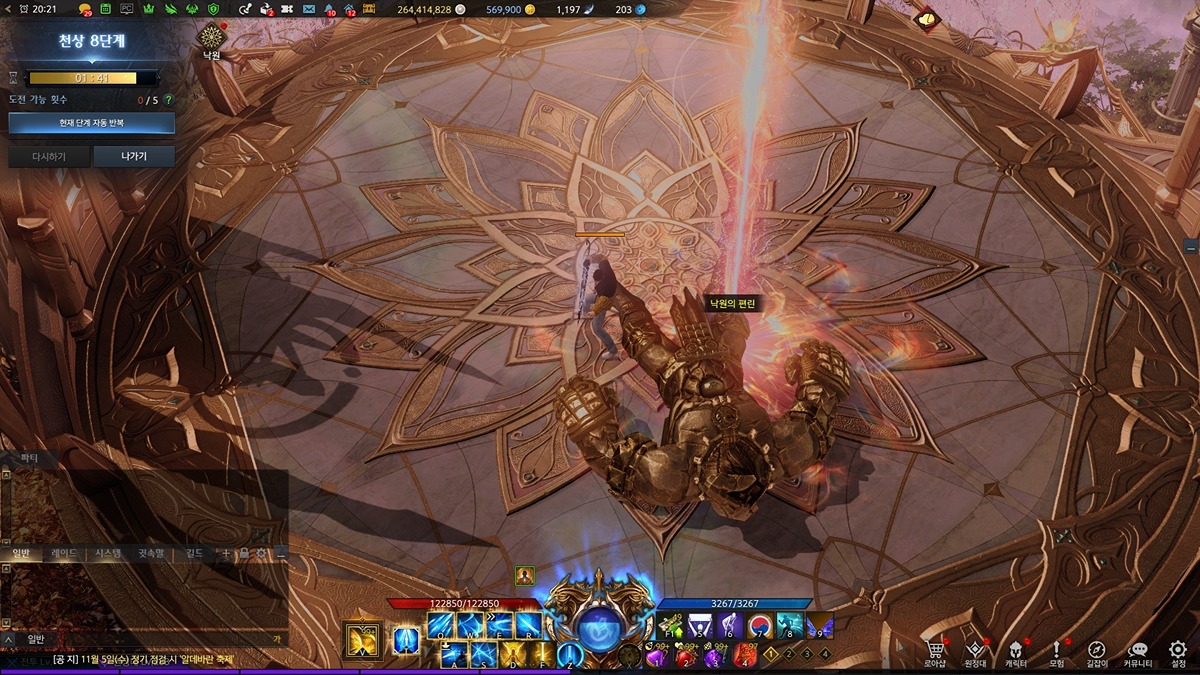Open the 커뮤니티 community menu
Image resolution: width=1200 pixels, height=675 pixels.
click(x=1137, y=651)
